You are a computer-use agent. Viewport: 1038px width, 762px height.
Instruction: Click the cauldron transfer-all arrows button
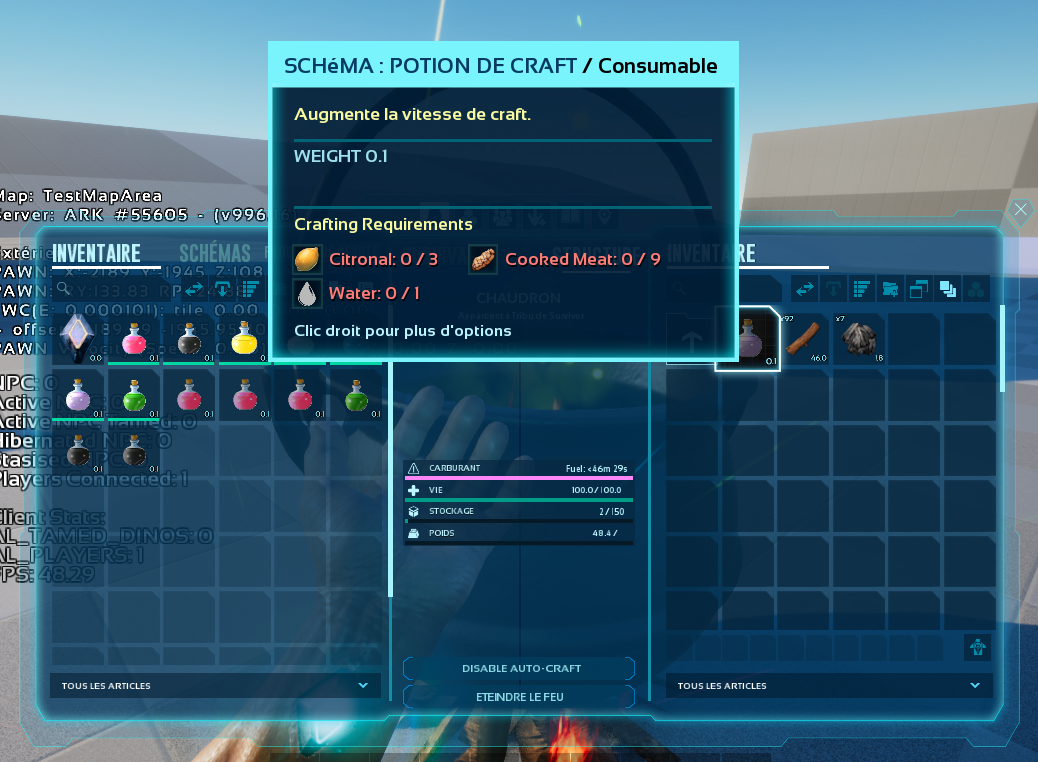pyautogui.click(x=804, y=289)
